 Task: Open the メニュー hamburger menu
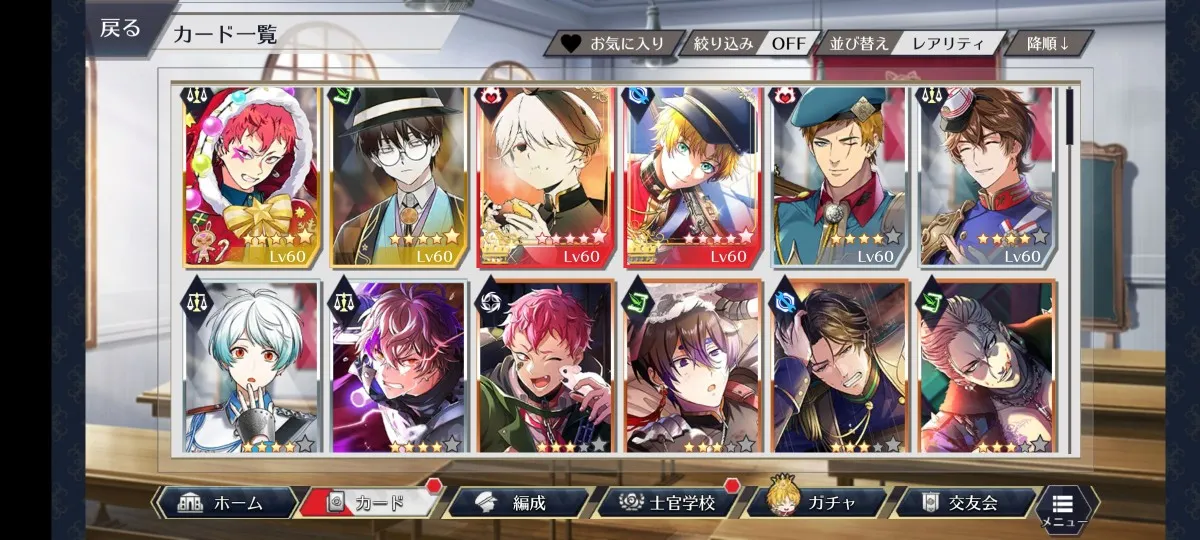pos(1063,507)
